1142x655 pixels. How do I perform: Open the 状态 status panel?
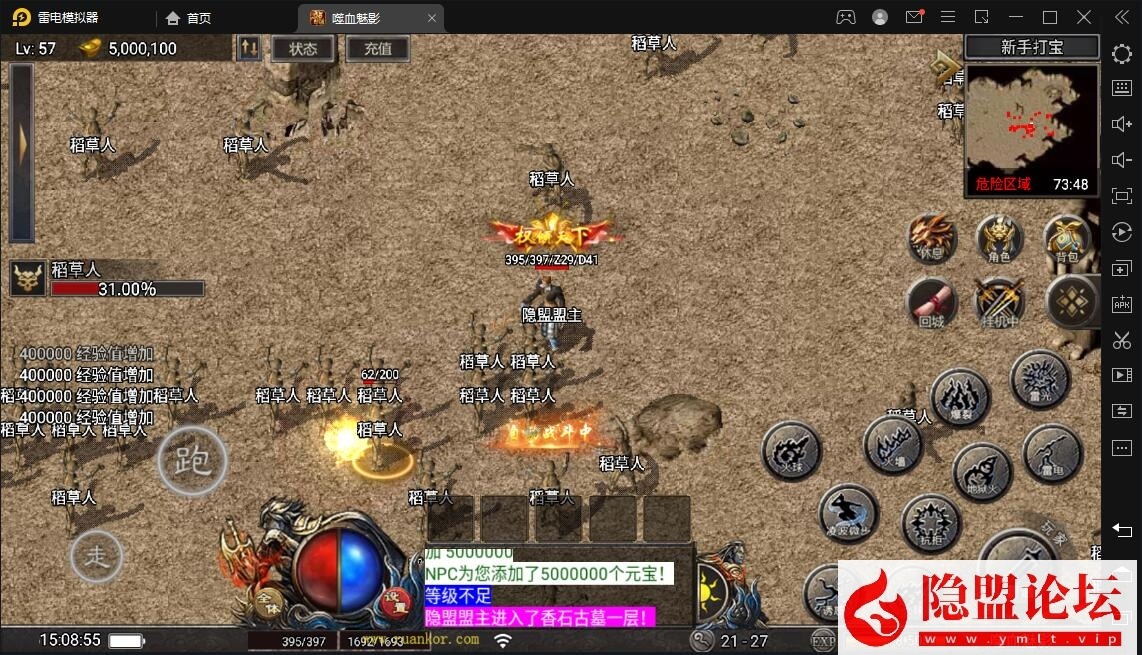303,49
